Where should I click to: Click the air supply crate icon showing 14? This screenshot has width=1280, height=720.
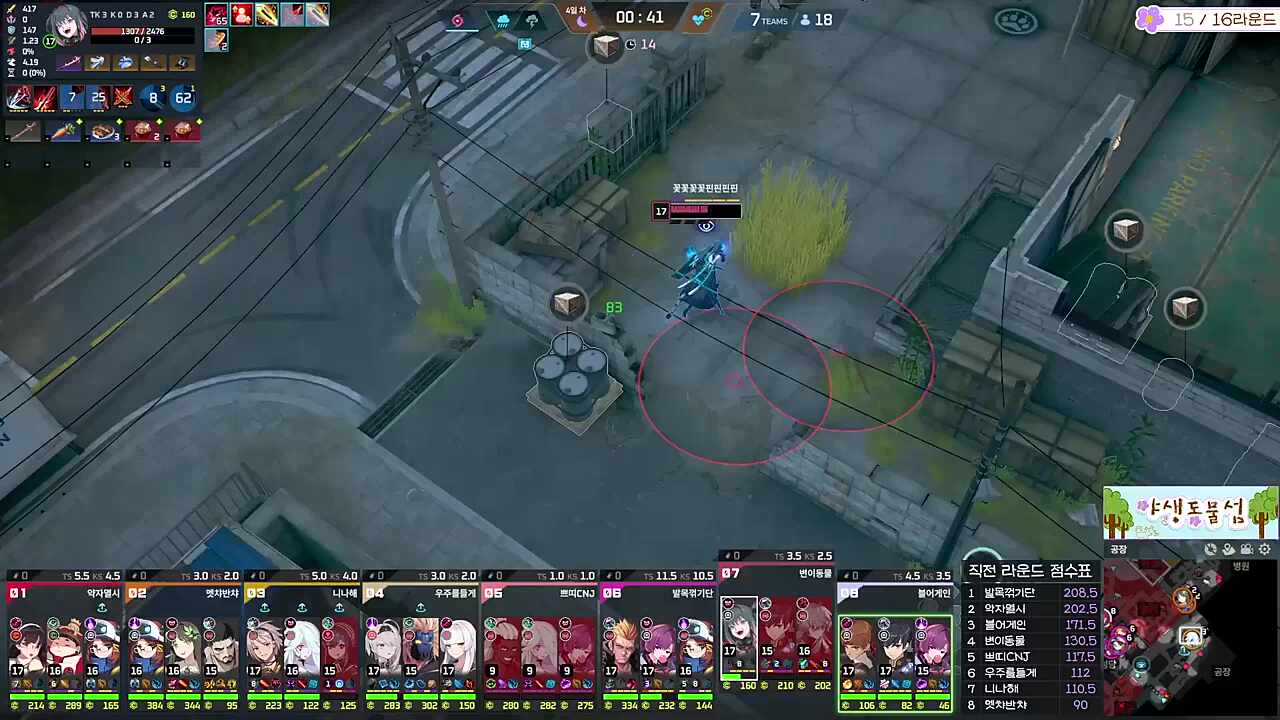tap(607, 44)
